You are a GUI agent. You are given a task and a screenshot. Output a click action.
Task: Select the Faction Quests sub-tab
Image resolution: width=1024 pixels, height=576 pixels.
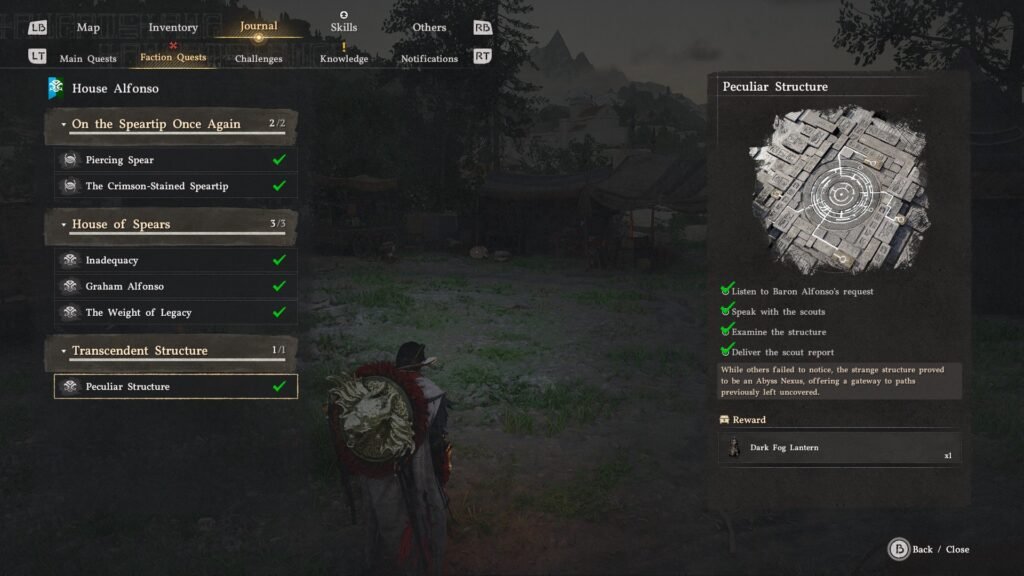(173, 57)
